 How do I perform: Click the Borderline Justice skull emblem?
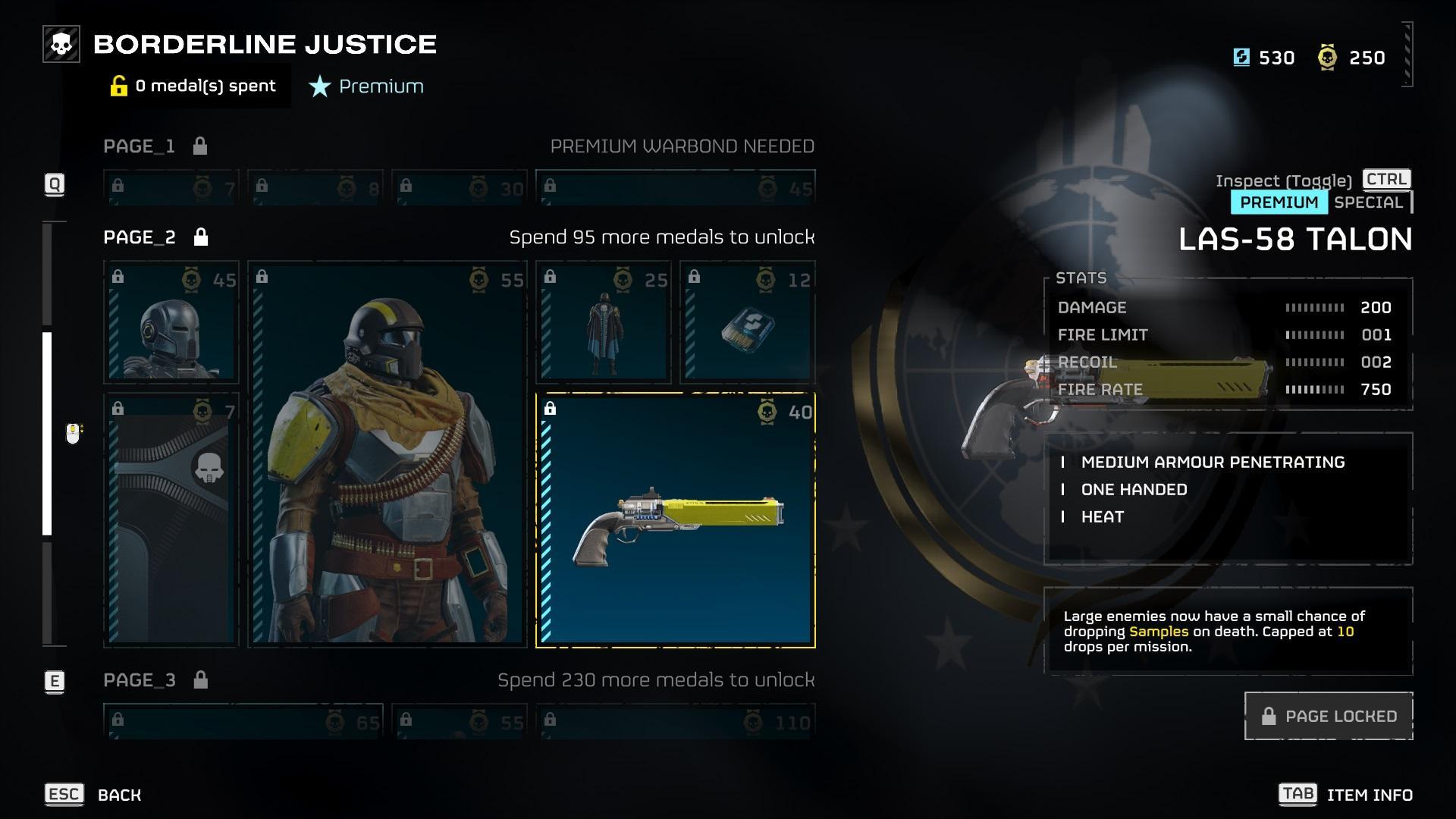[61, 43]
